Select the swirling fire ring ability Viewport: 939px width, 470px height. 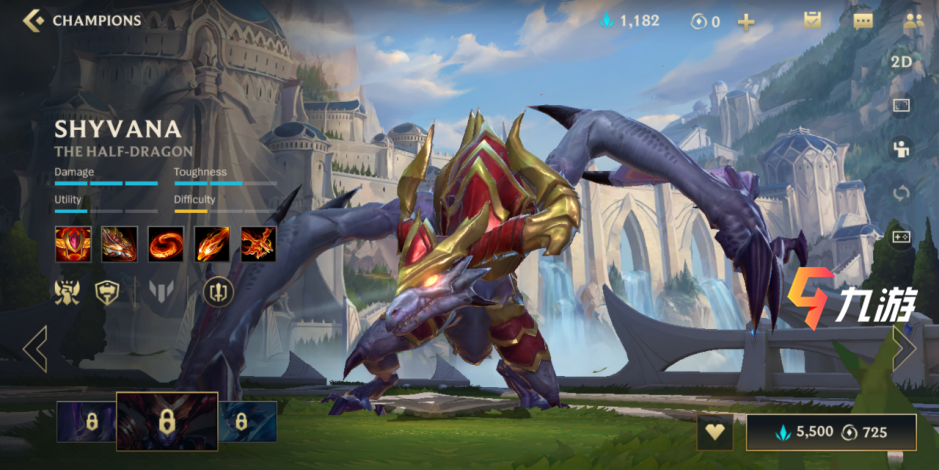[x=166, y=244]
